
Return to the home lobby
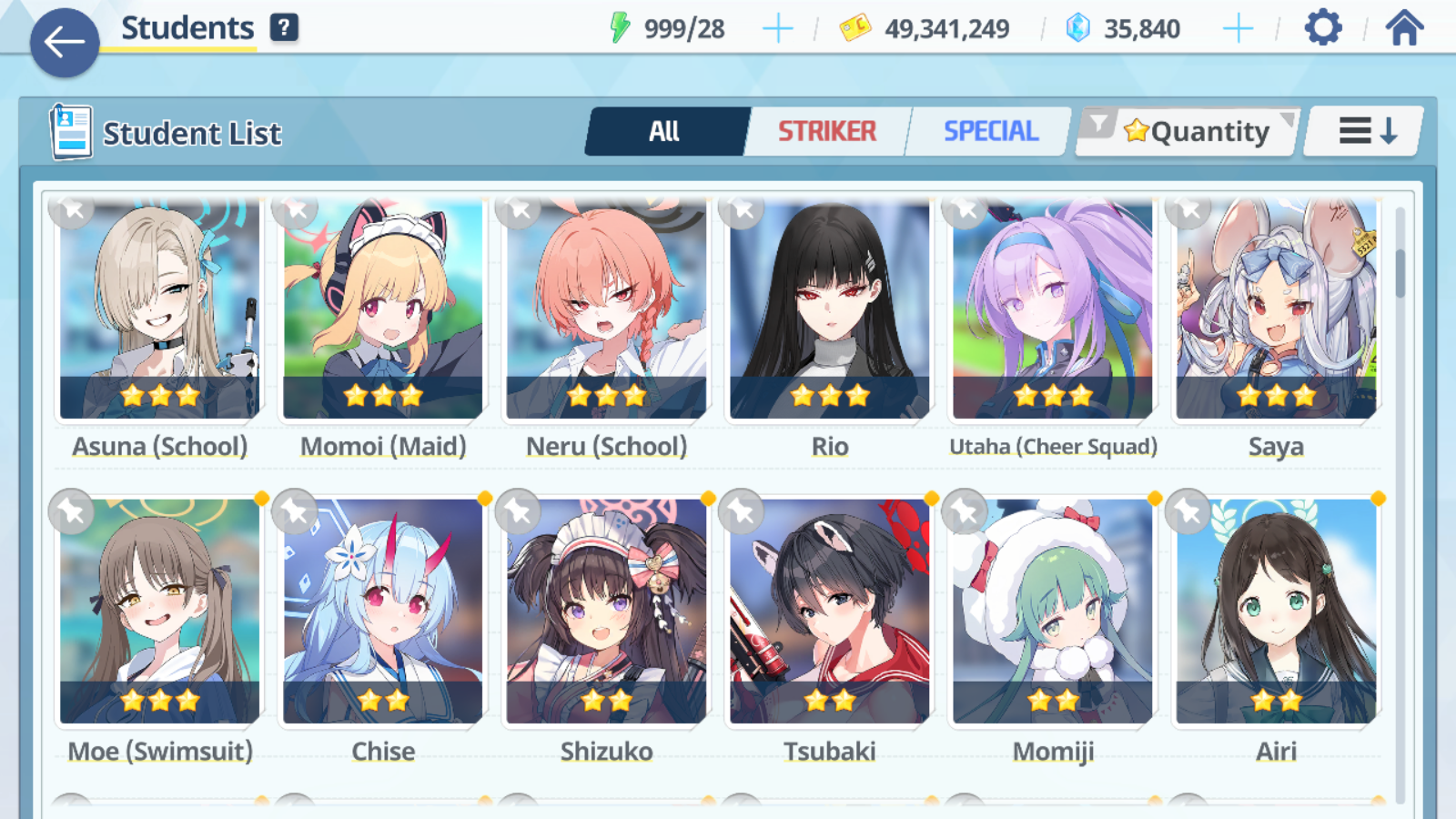pos(1404,28)
